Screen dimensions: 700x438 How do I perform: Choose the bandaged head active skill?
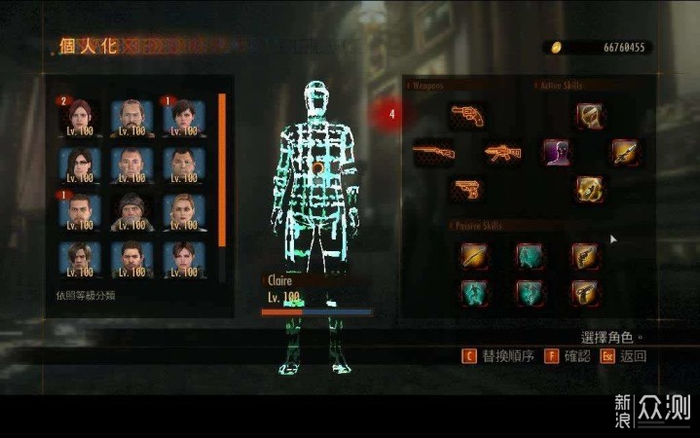click(588, 116)
